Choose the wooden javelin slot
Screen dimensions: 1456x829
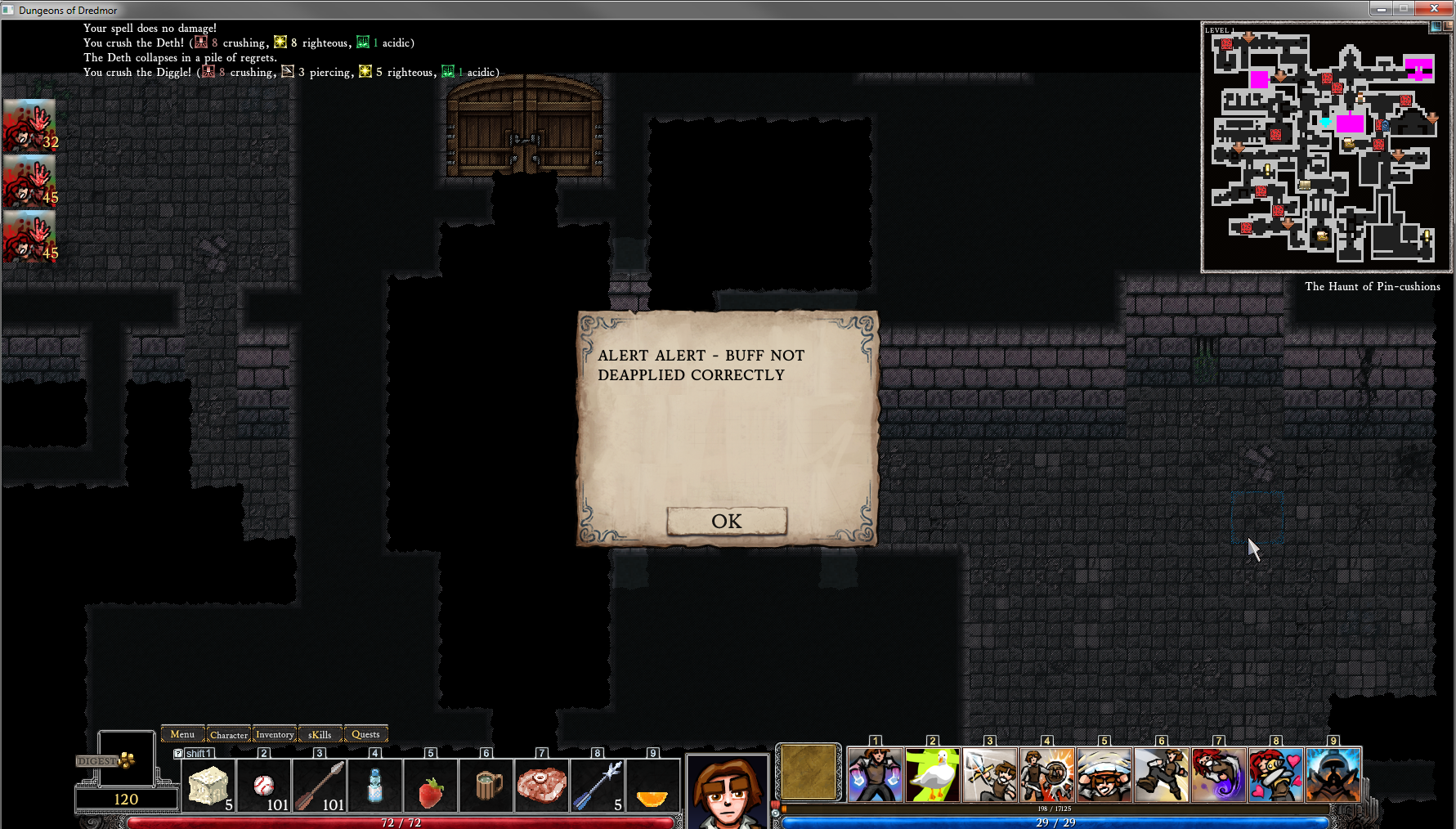tap(320, 786)
